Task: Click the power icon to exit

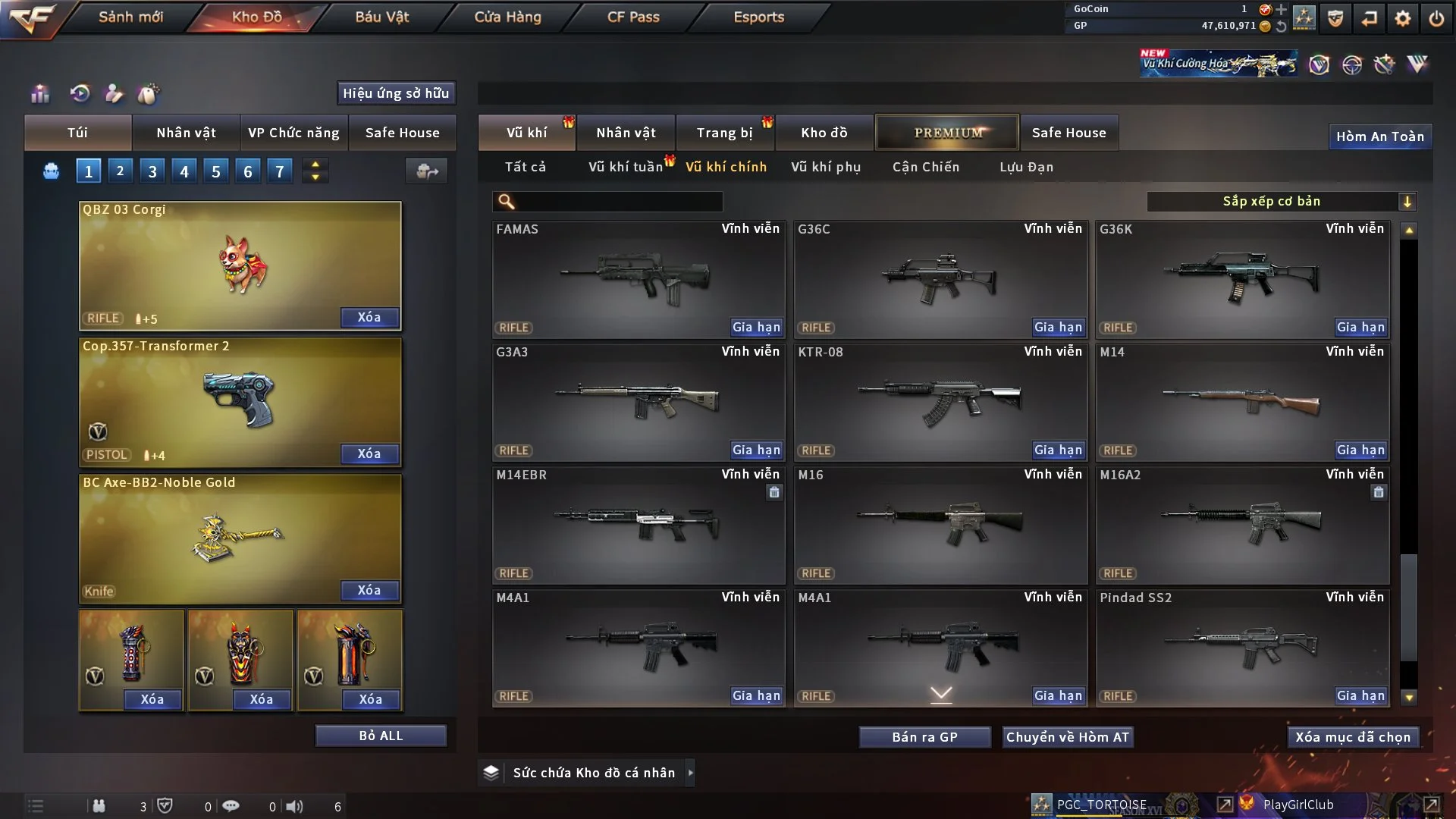Action: coord(1436,18)
